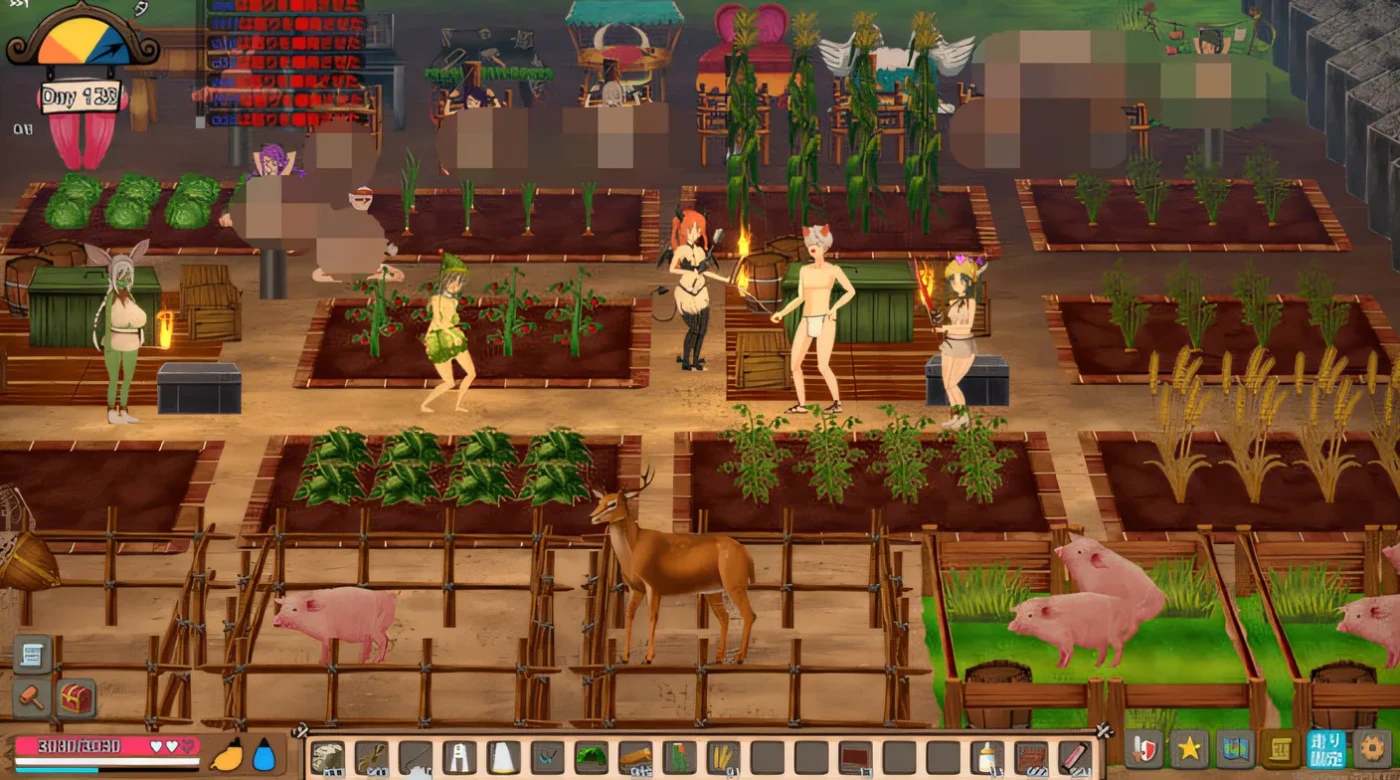Image resolution: width=1400 pixels, height=780 pixels.
Task: Toggle the cyan run settings button
Action: tap(1325, 749)
